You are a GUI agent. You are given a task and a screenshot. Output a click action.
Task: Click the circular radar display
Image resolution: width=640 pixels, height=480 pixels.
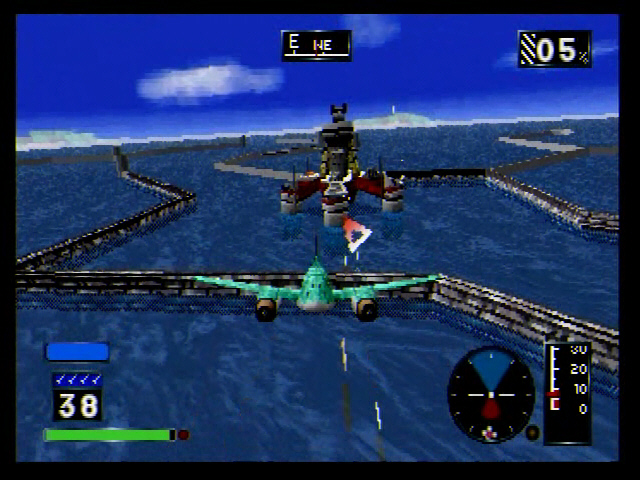[x=490, y=393]
